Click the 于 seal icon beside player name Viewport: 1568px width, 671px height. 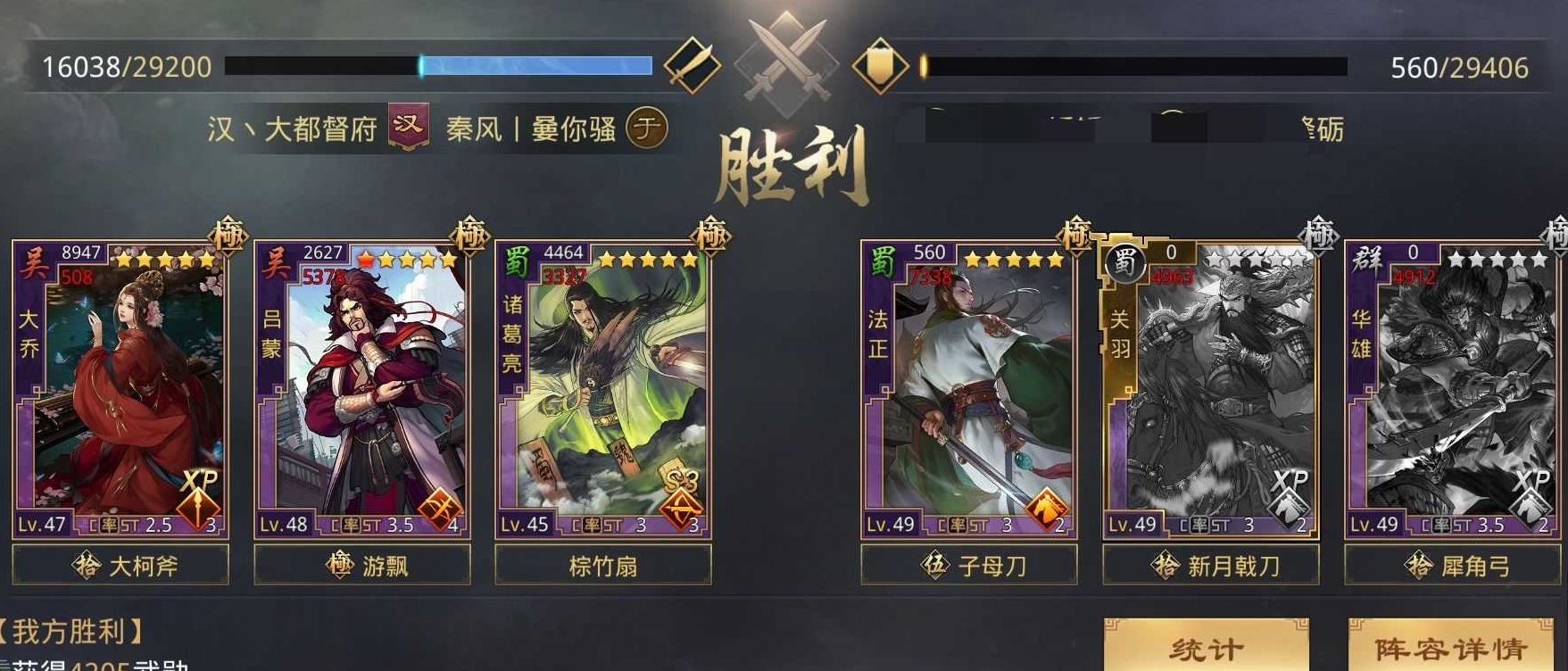tap(646, 128)
